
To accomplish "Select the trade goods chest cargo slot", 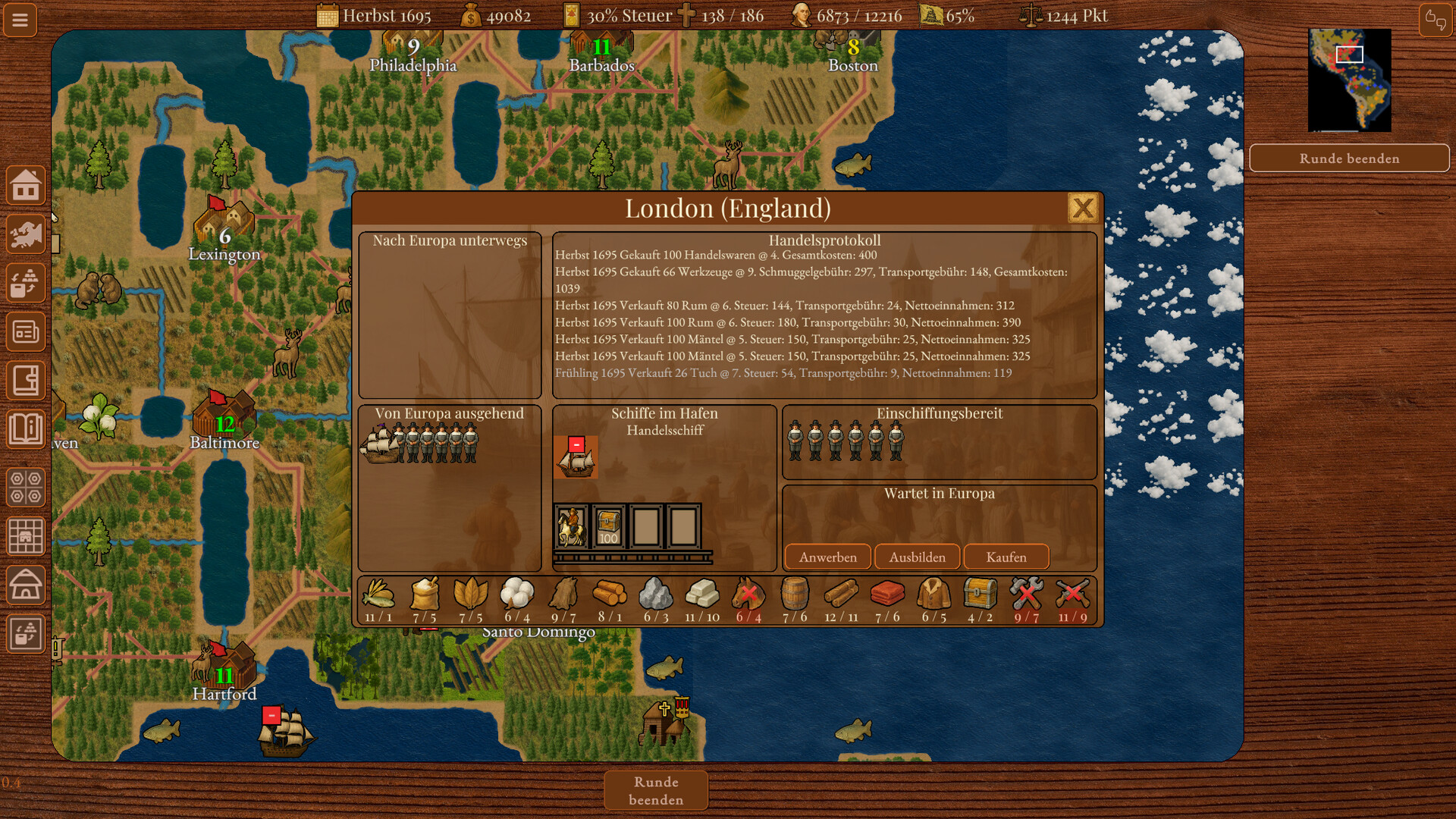I will tap(608, 526).
